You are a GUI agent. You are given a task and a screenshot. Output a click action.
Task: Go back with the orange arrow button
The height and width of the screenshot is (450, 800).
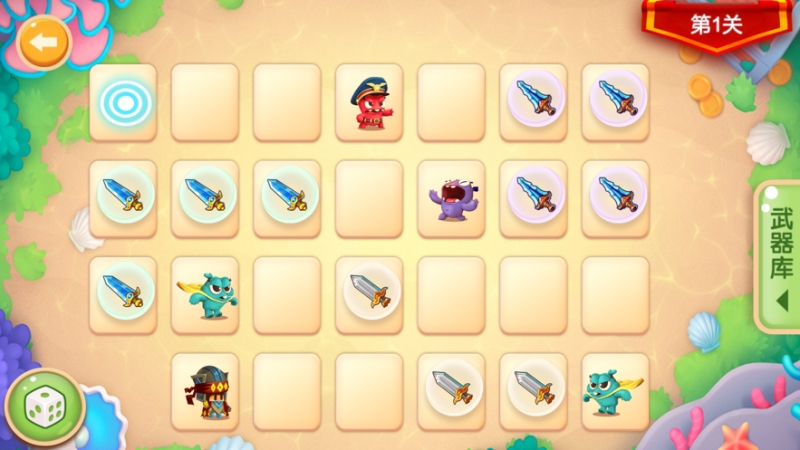42,43
